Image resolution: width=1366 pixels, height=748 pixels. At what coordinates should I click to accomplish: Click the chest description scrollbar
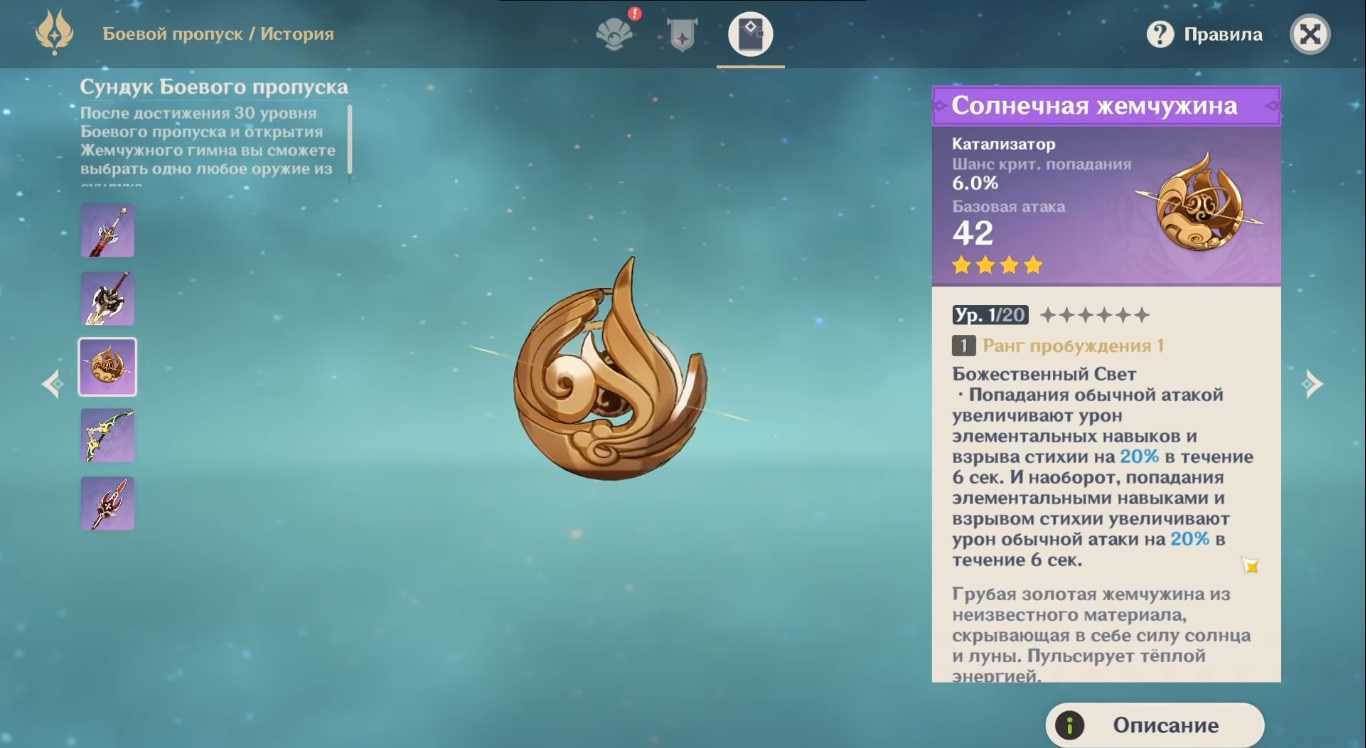coord(350,139)
